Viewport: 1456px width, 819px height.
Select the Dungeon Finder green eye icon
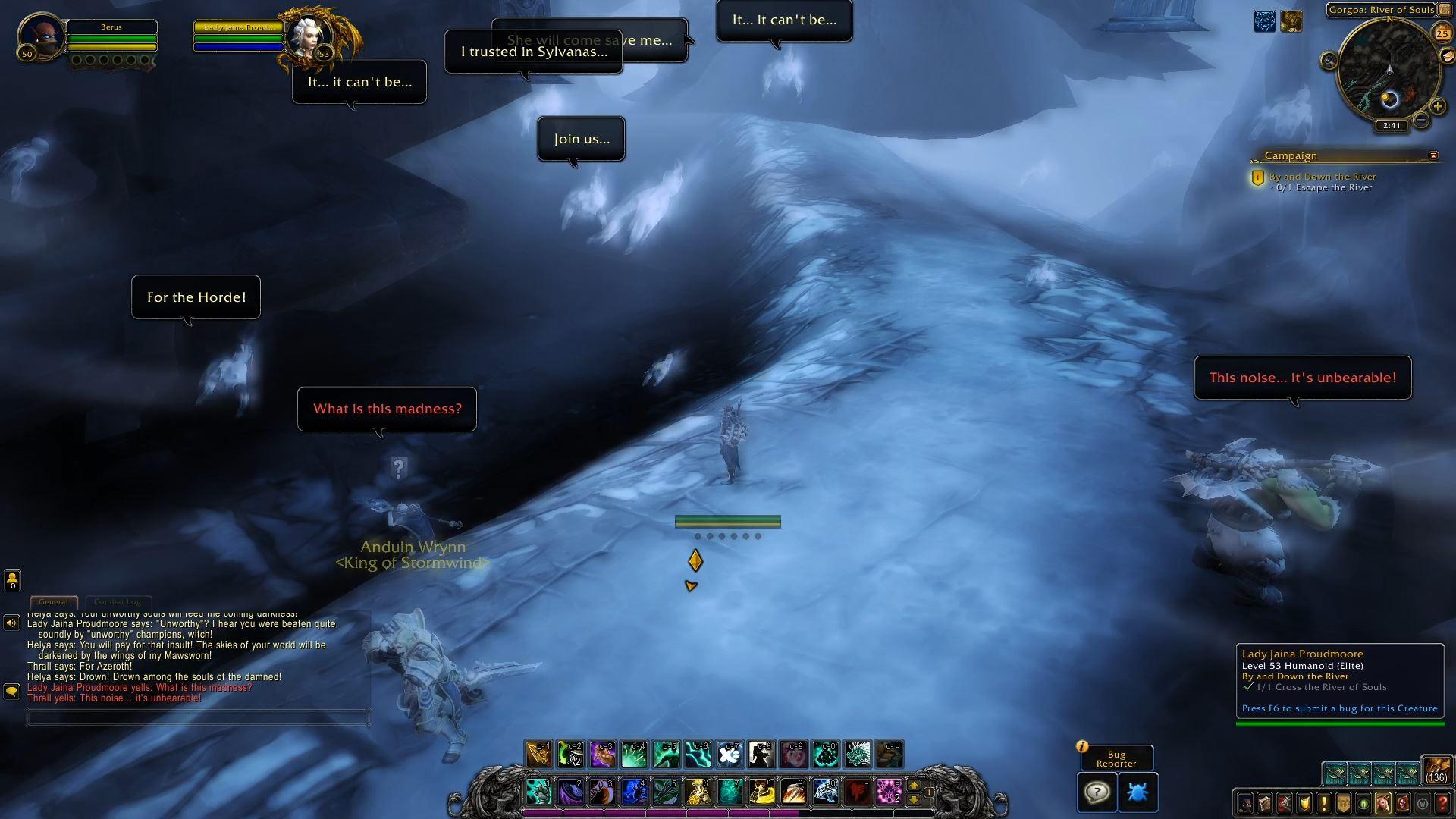[x=1363, y=803]
